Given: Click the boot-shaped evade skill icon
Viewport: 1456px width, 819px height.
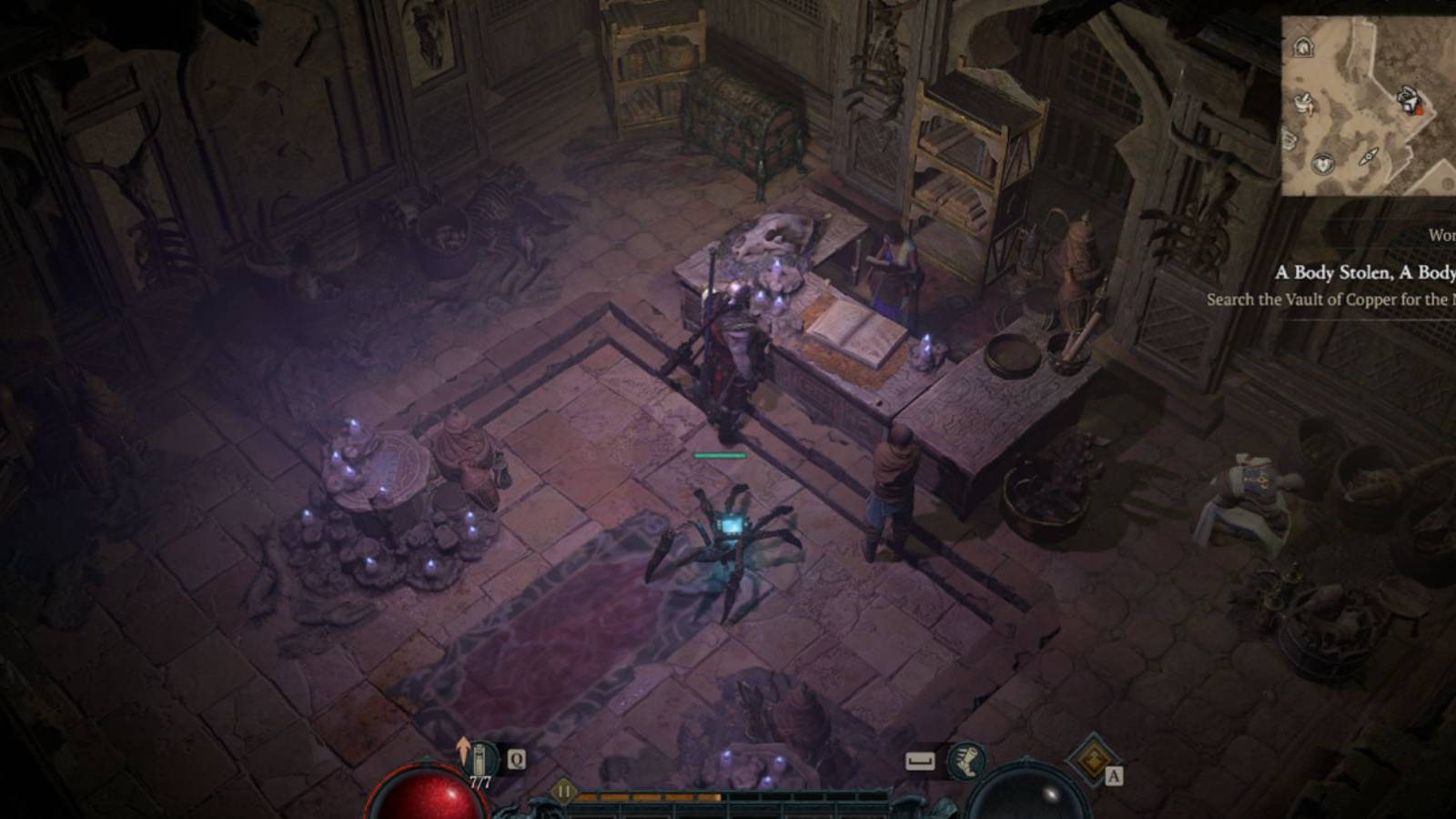Looking at the screenshot, I should (x=966, y=761).
